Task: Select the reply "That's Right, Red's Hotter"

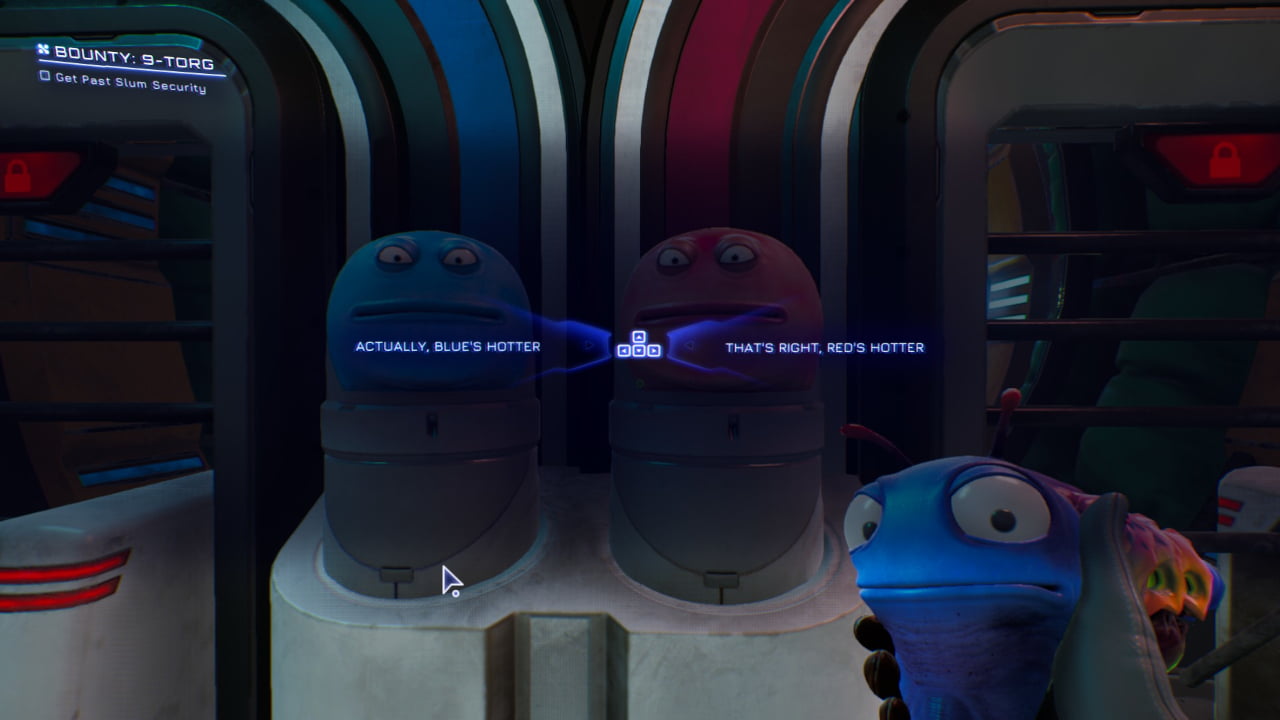Action: tap(824, 347)
